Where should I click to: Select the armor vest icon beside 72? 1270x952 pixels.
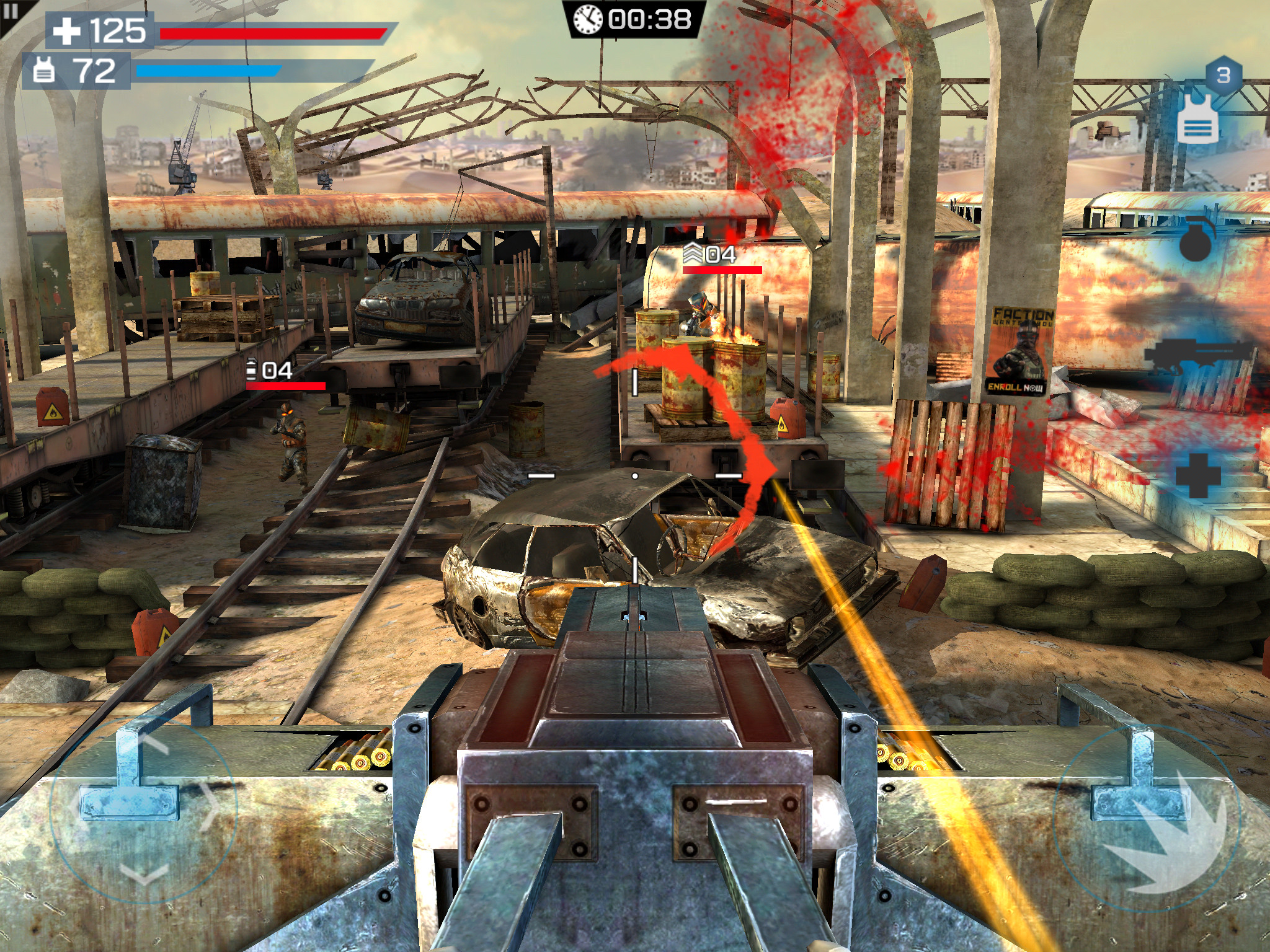45,68
